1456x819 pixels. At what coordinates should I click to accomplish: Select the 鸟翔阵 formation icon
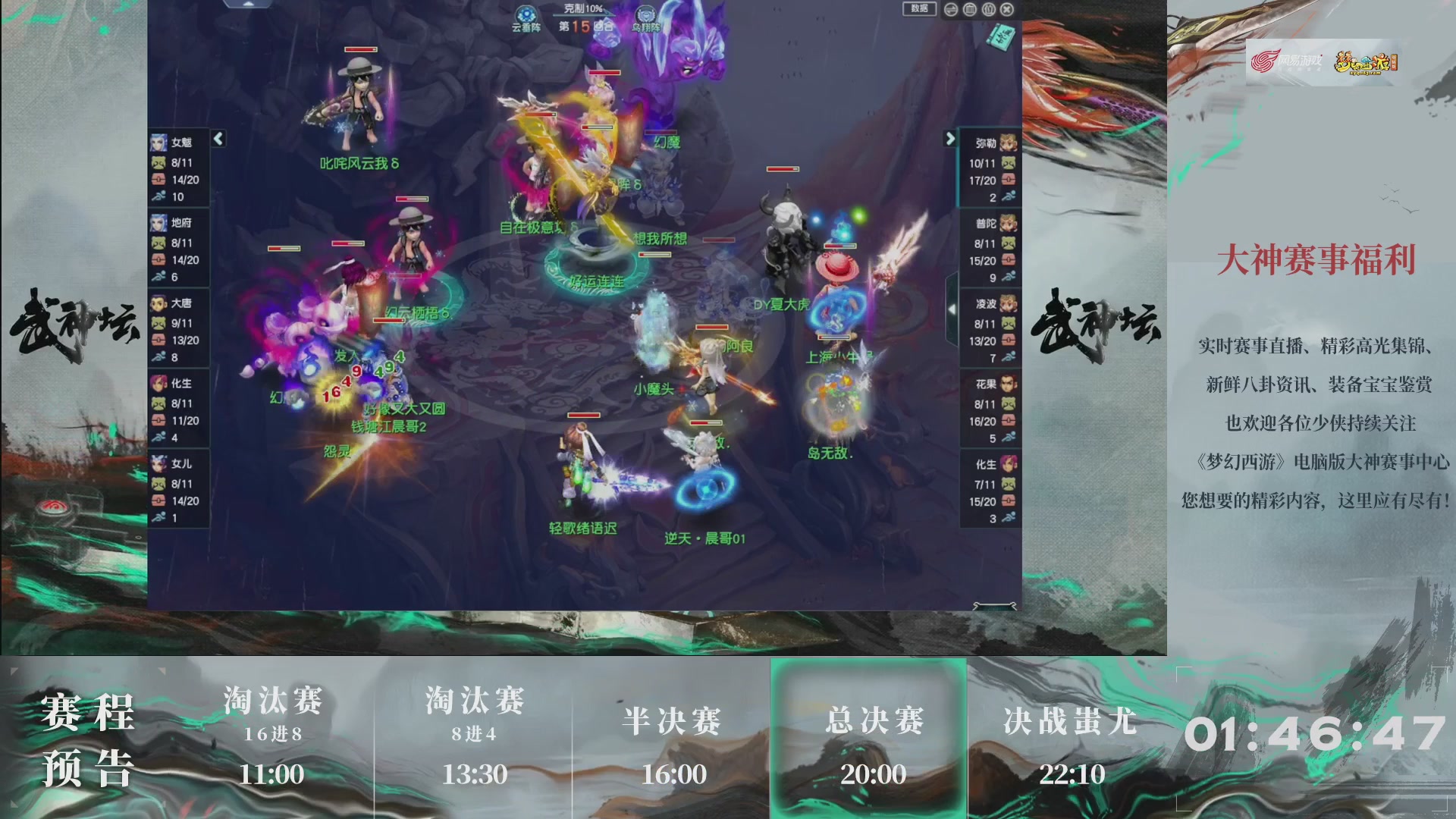pyautogui.click(x=646, y=14)
